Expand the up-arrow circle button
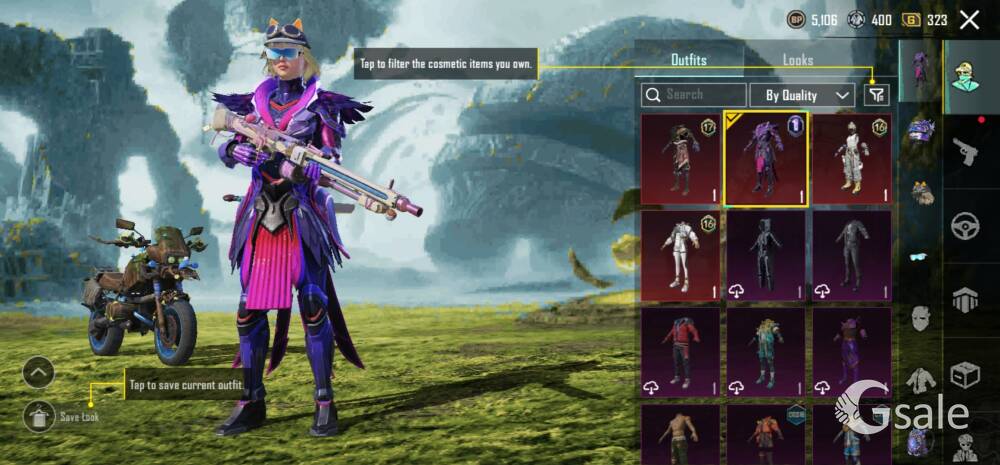1000x465 pixels. tap(38, 373)
